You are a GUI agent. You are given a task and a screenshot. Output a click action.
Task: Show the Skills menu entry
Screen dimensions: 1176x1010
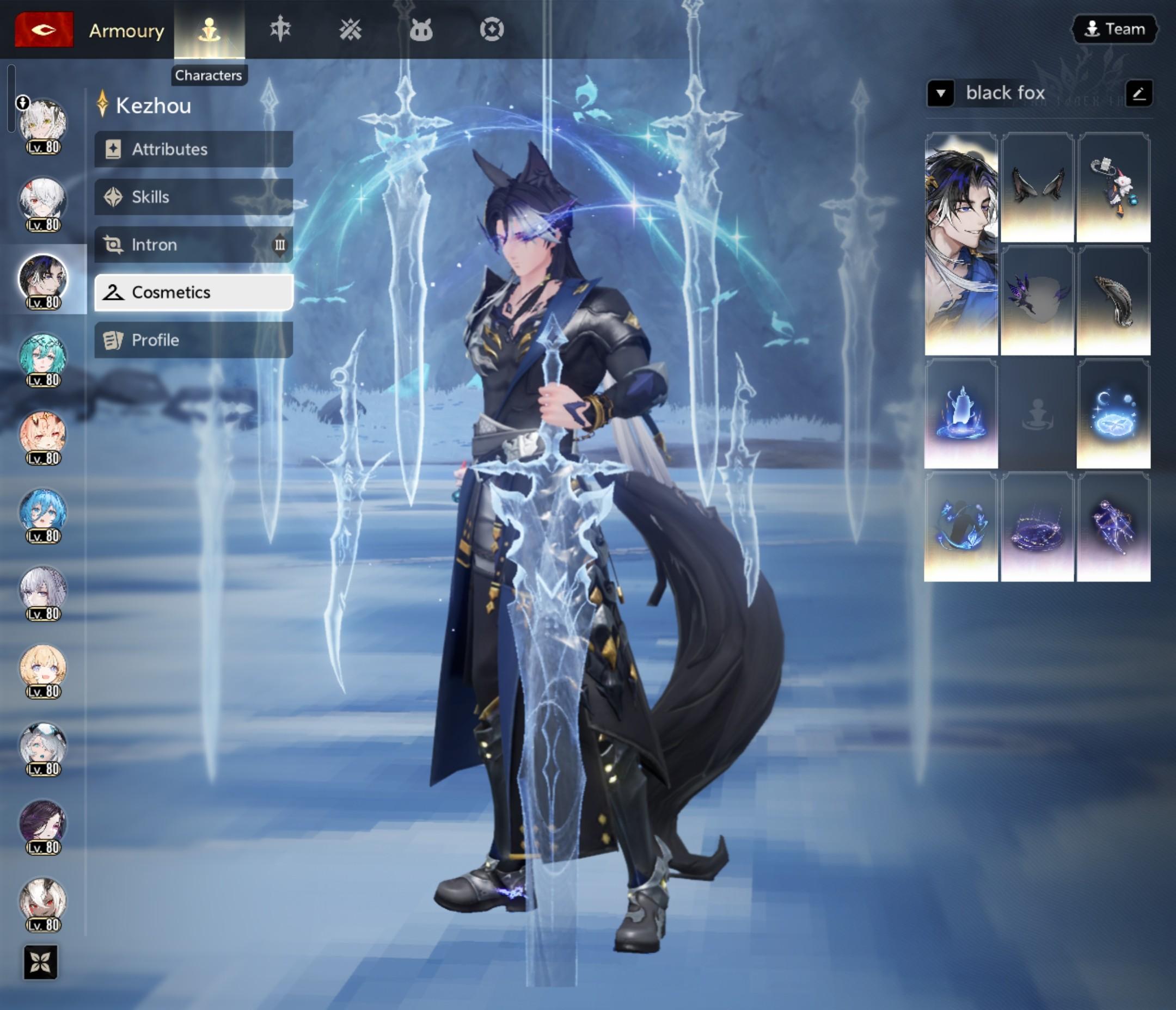[193, 197]
